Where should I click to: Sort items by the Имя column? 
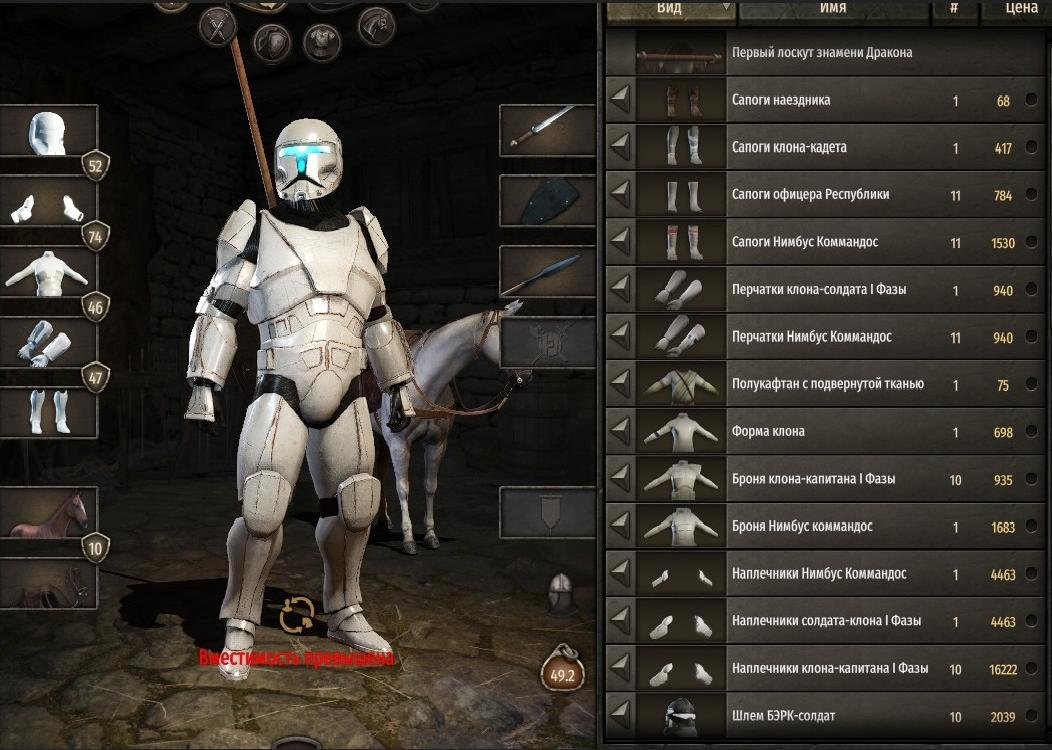click(x=832, y=9)
